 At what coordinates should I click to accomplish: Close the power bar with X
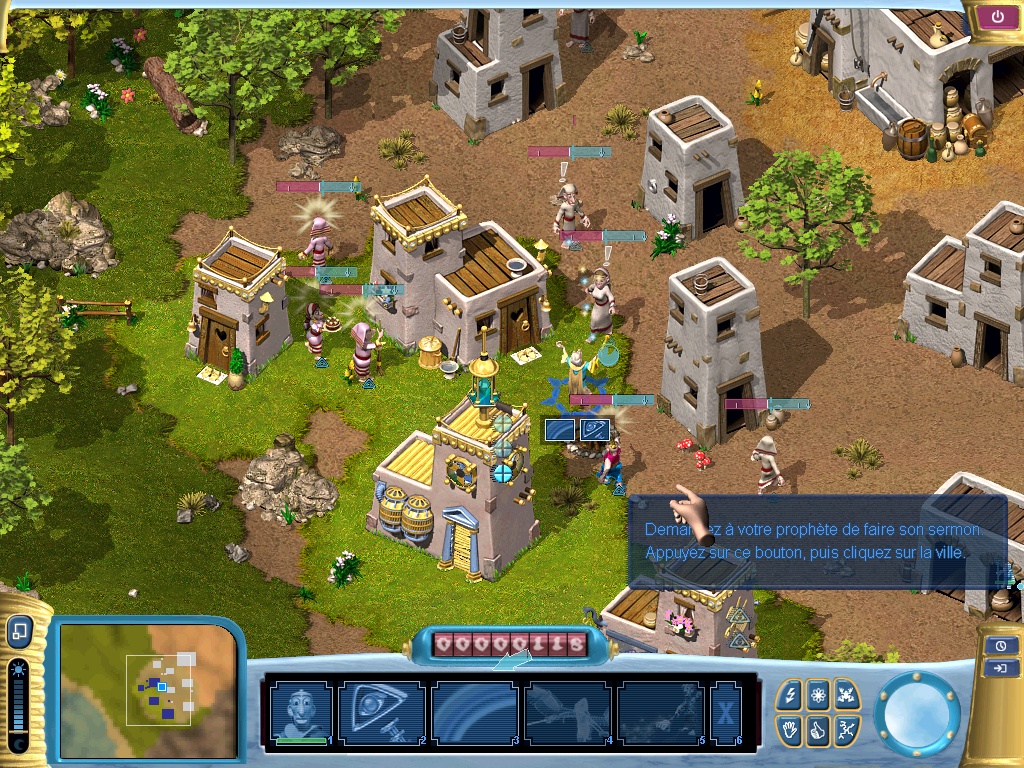tap(724, 712)
